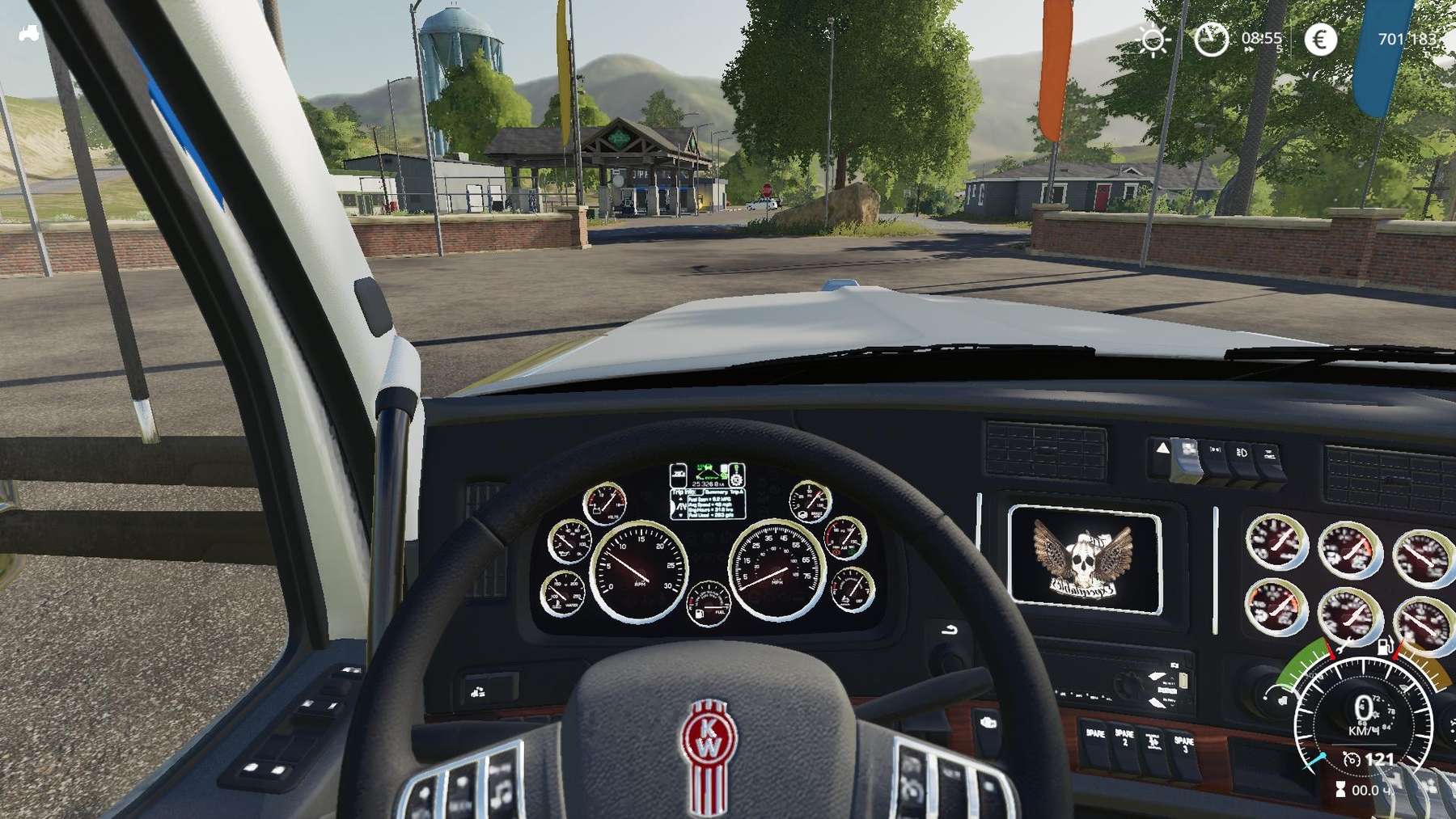The image size is (1456, 819).
Task: Toggle the cruise control icon
Action: click(x=1351, y=759)
